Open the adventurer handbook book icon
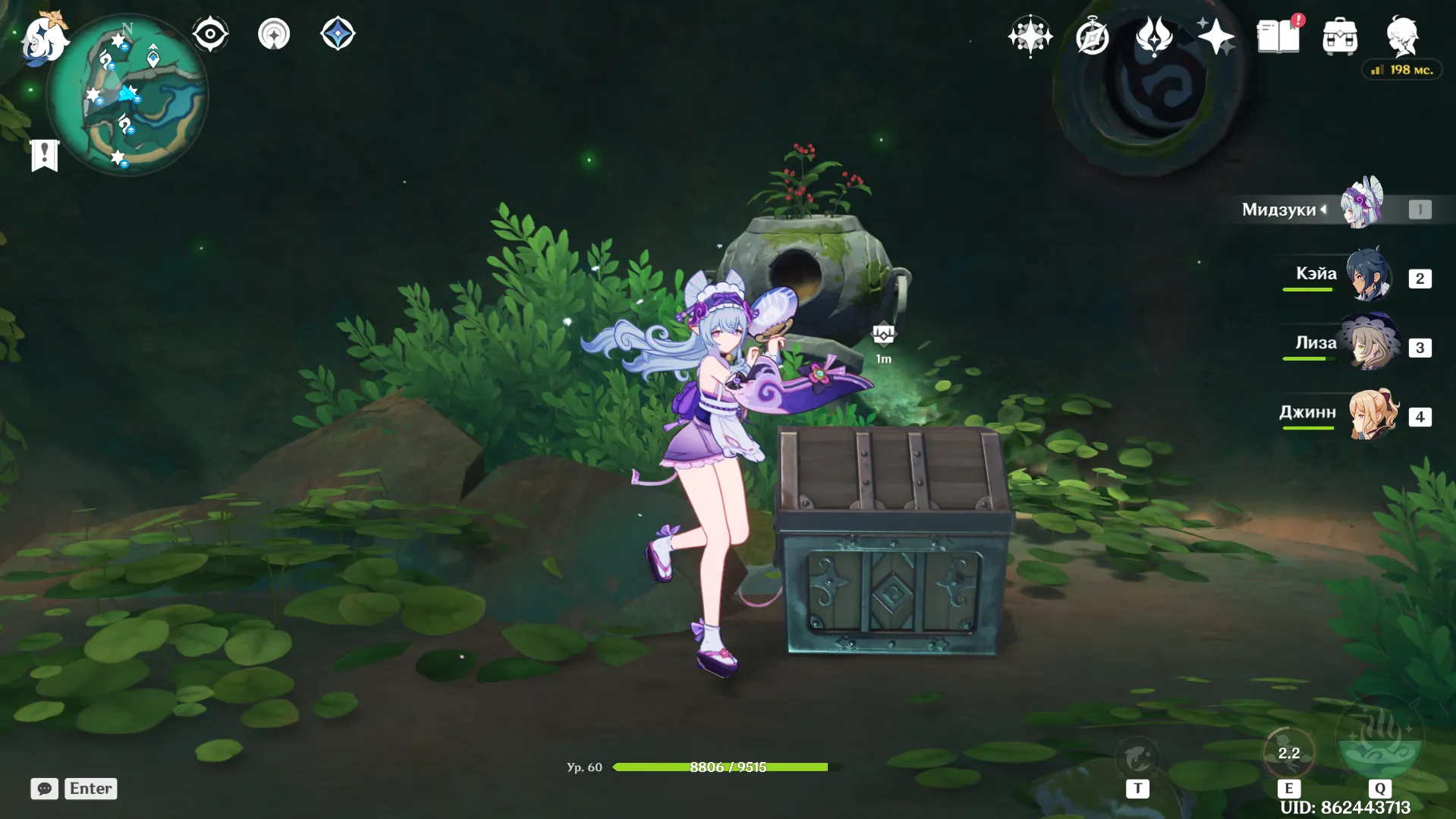 pos(1278,36)
